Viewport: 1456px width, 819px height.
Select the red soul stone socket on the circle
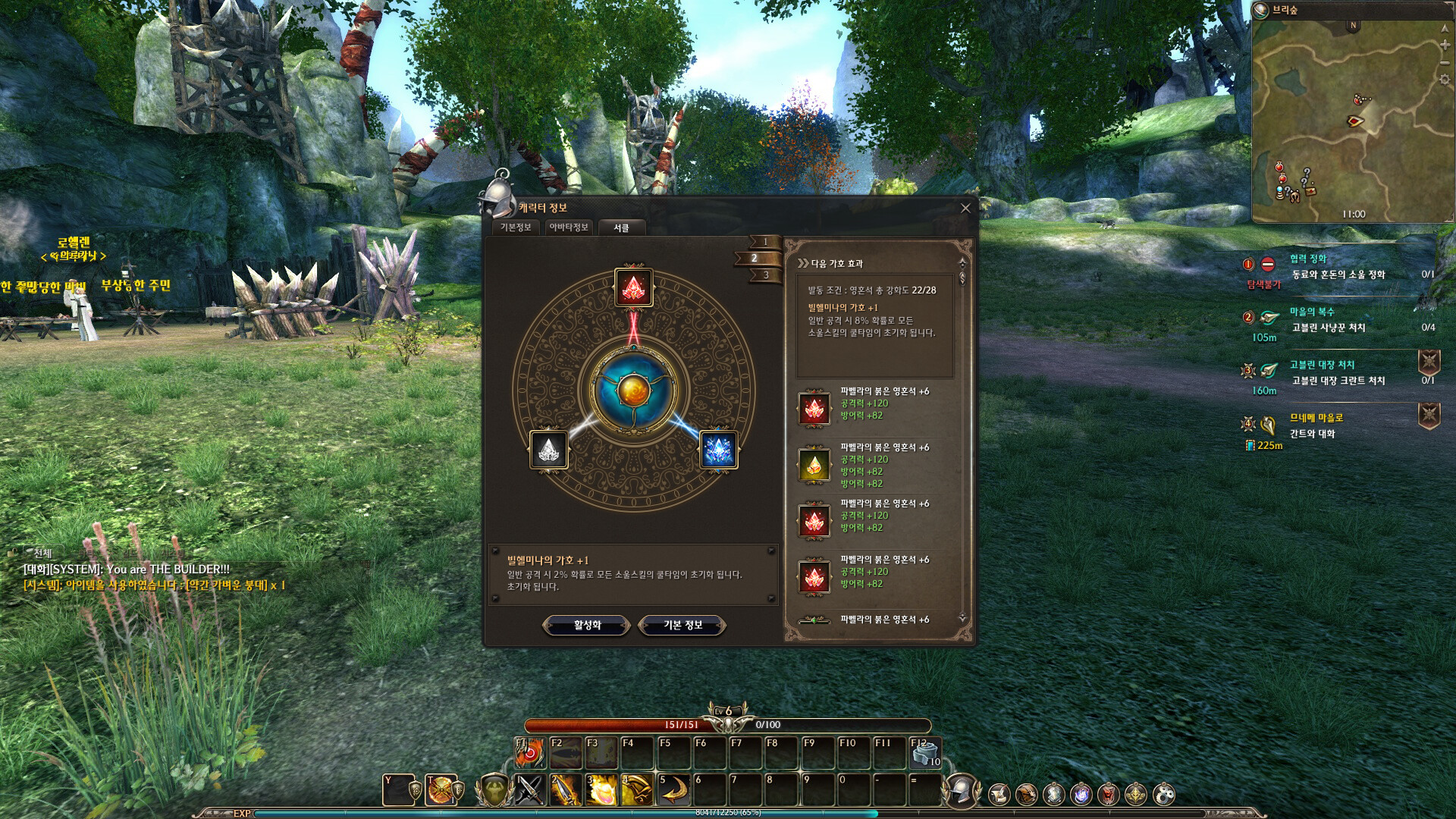[633, 287]
